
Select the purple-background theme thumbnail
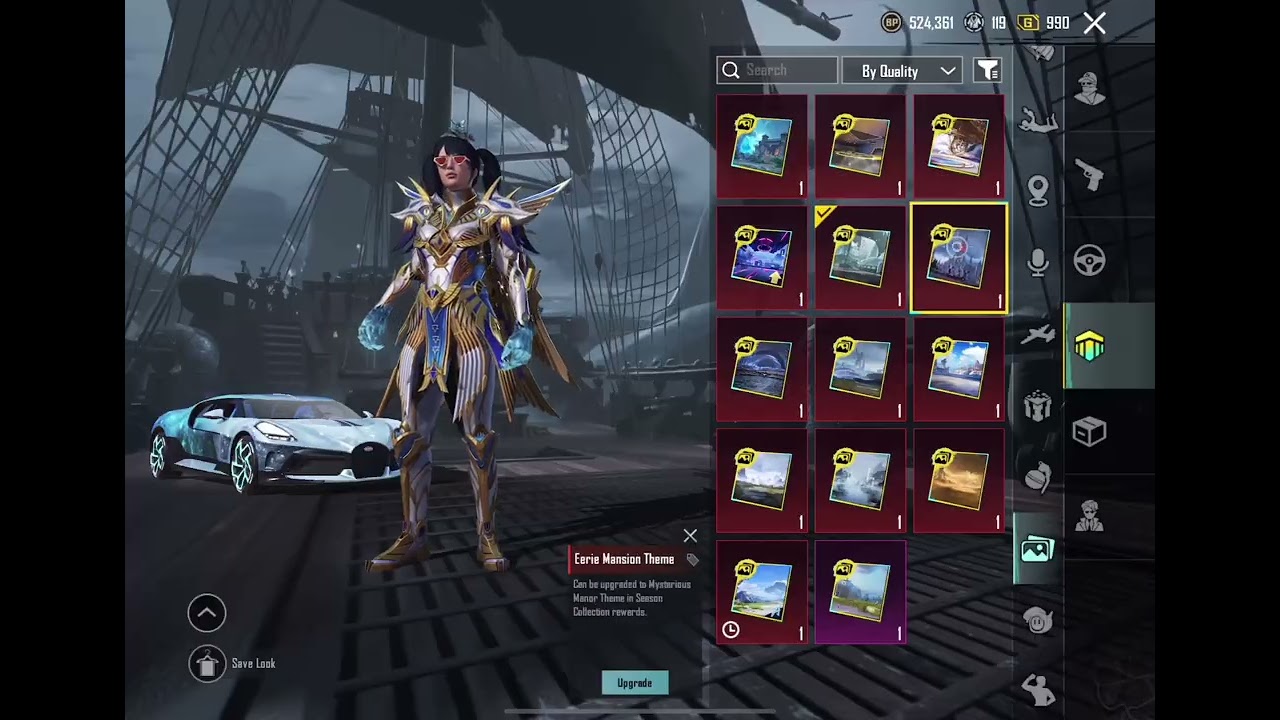860,591
